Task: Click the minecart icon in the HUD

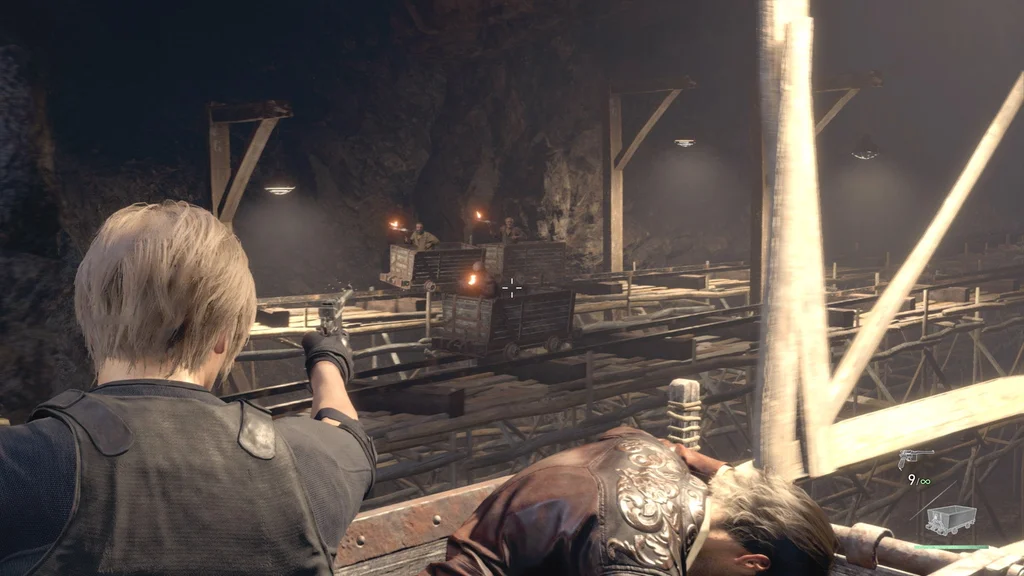Action: 950,519
